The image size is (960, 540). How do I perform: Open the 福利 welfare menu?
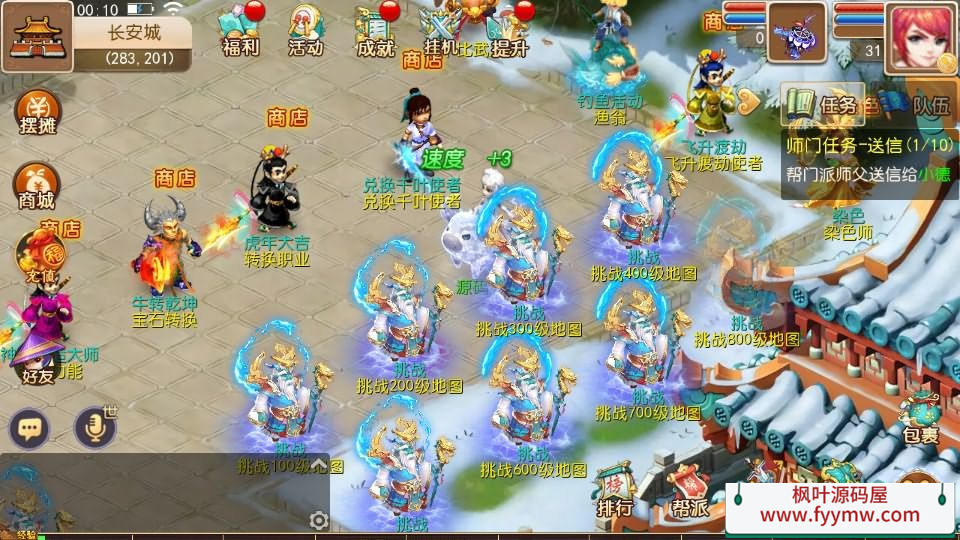pos(240,30)
